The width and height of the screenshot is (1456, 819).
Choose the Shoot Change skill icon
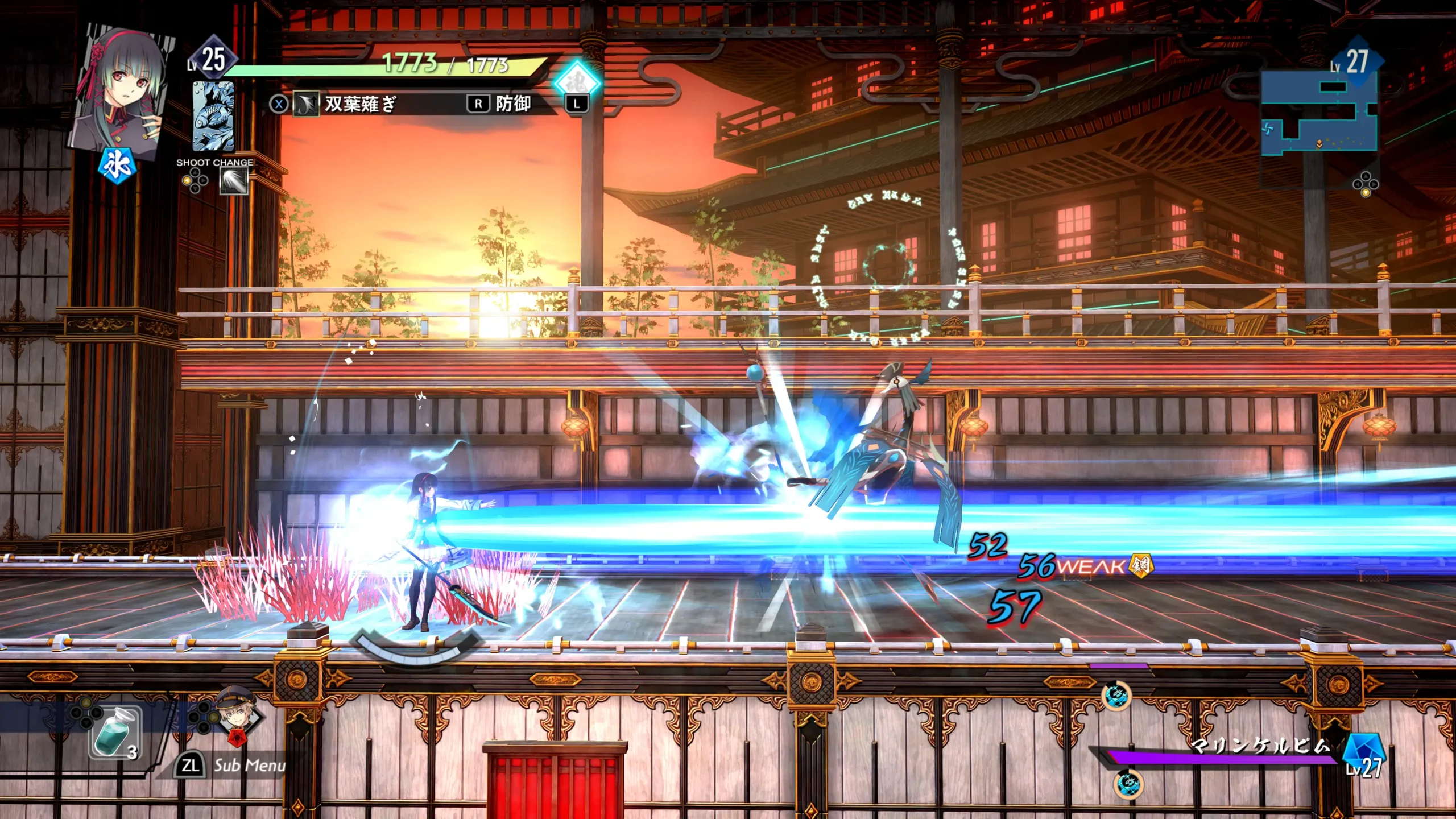pyautogui.click(x=234, y=182)
